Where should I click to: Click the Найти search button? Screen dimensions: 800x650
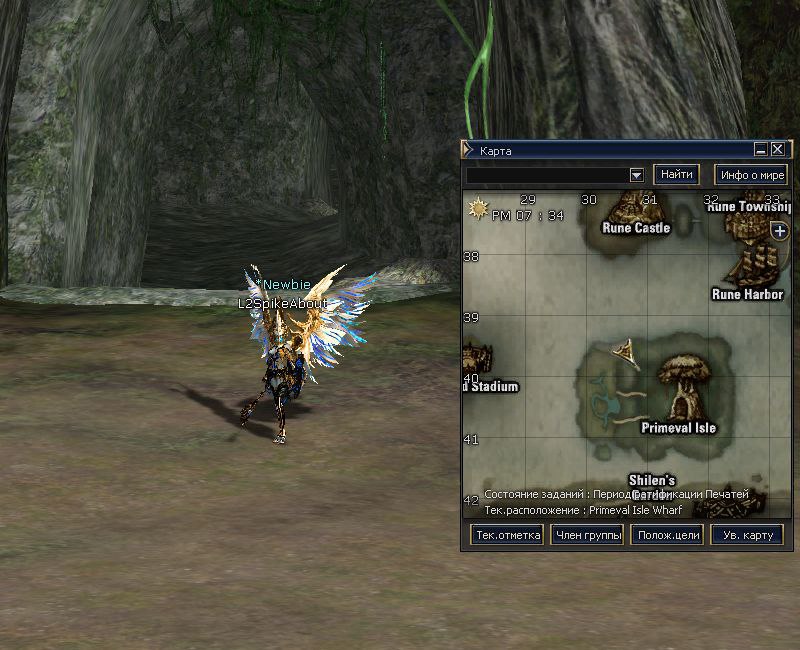[x=677, y=174]
